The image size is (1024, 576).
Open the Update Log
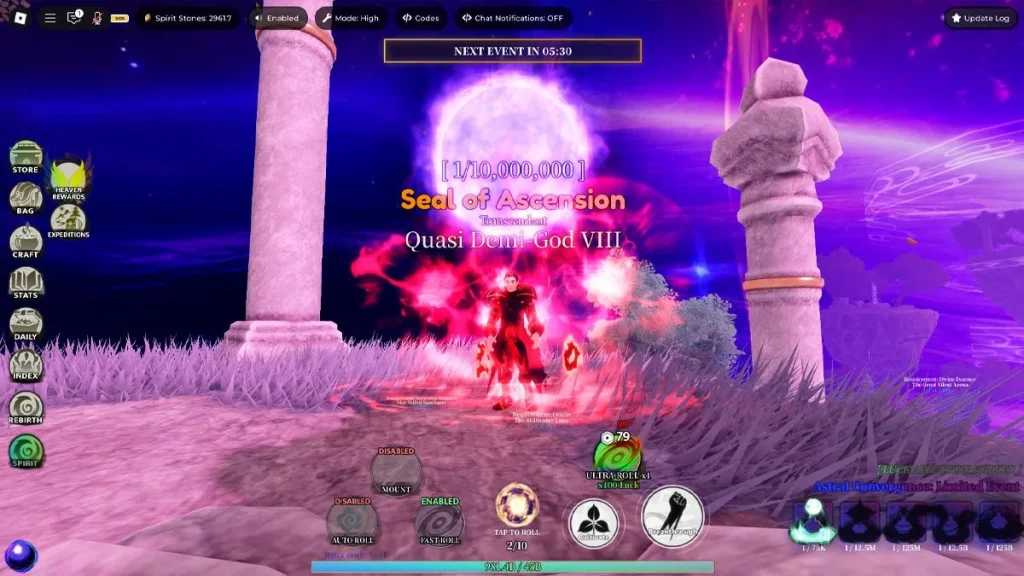coord(980,18)
